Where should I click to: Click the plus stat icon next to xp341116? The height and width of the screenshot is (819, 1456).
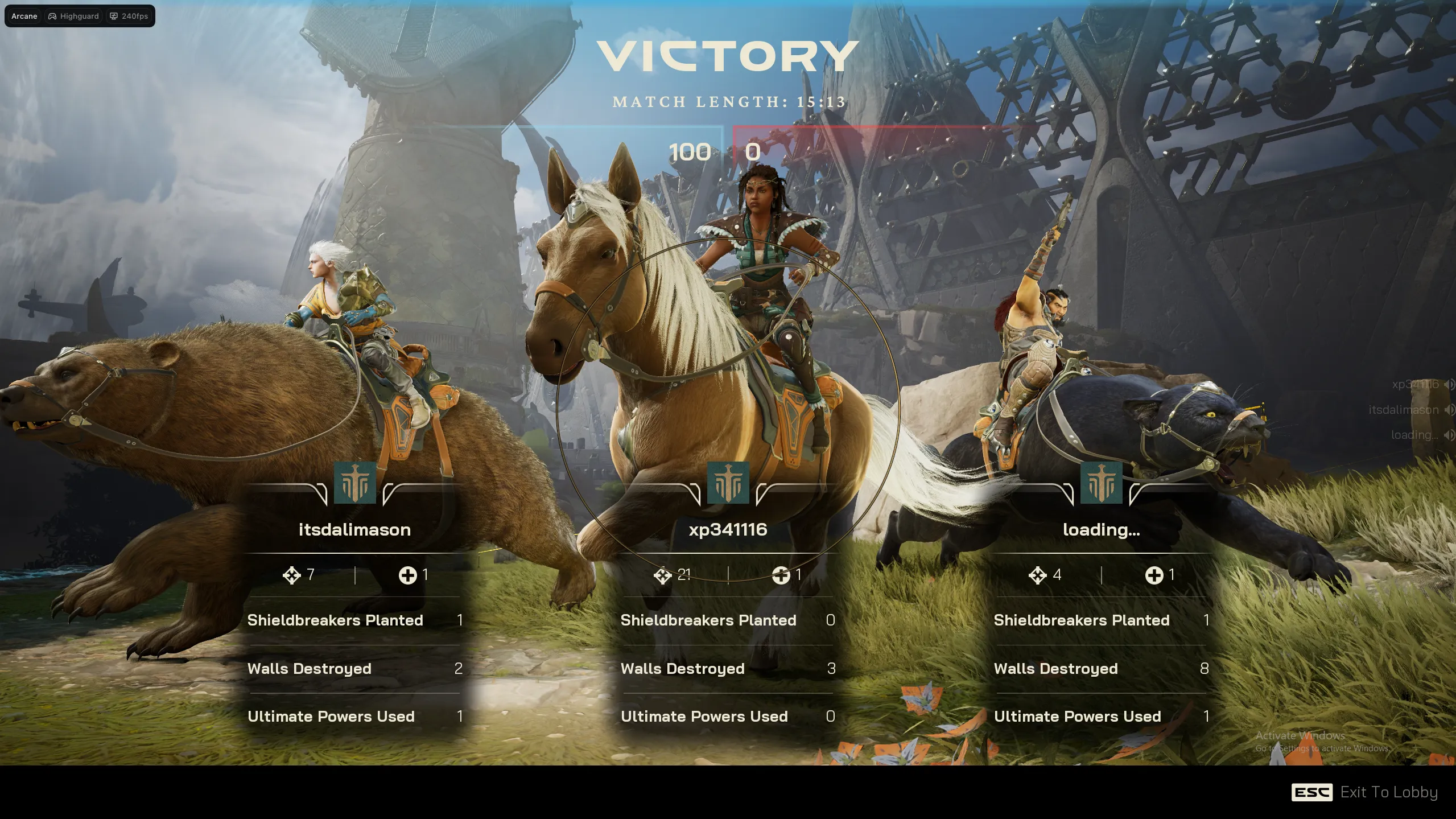pyautogui.click(x=781, y=575)
